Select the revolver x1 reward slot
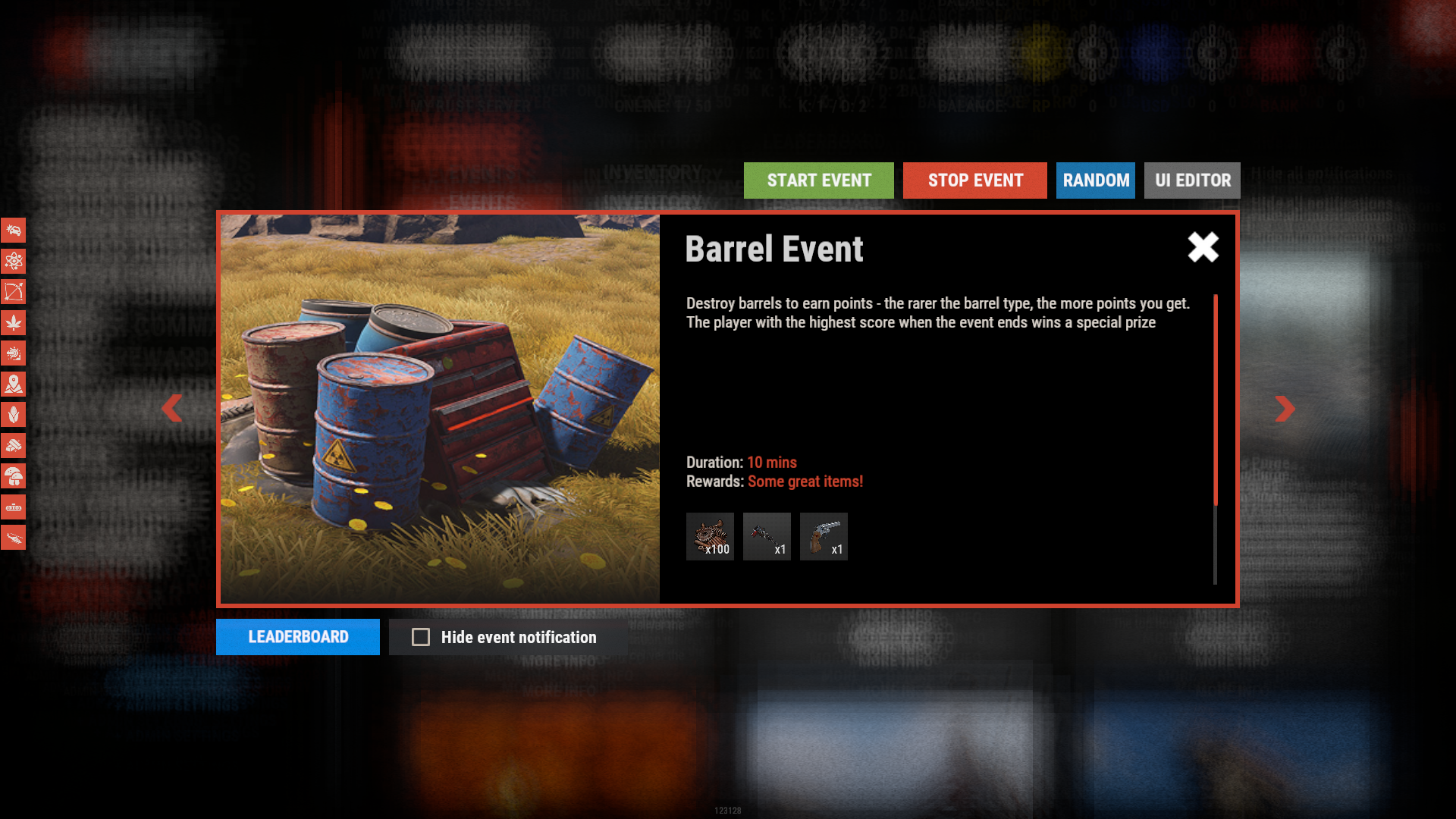The width and height of the screenshot is (1456, 819). tap(824, 536)
